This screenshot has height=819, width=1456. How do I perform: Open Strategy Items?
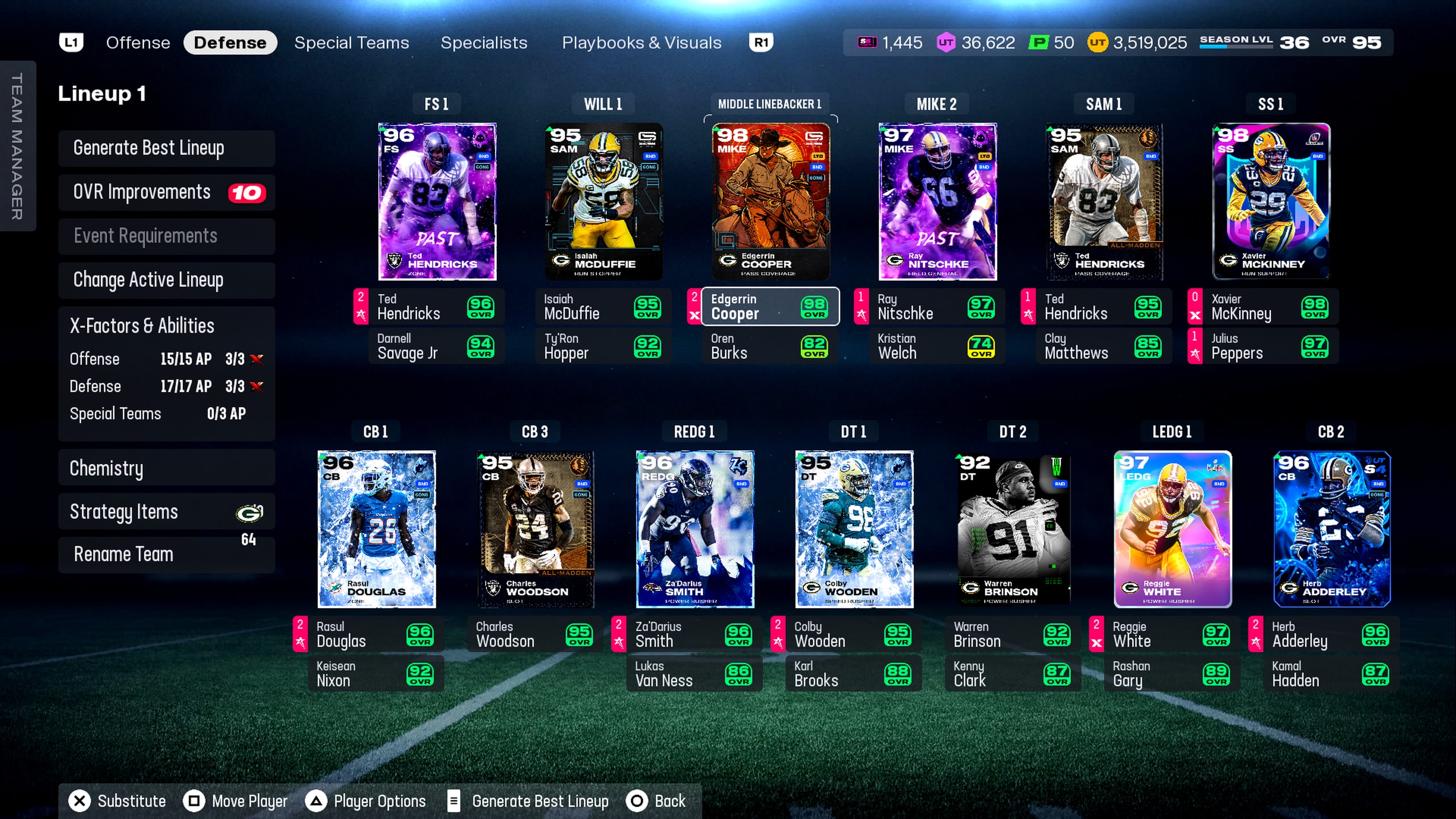pyautogui.click(x=166, y=511)
